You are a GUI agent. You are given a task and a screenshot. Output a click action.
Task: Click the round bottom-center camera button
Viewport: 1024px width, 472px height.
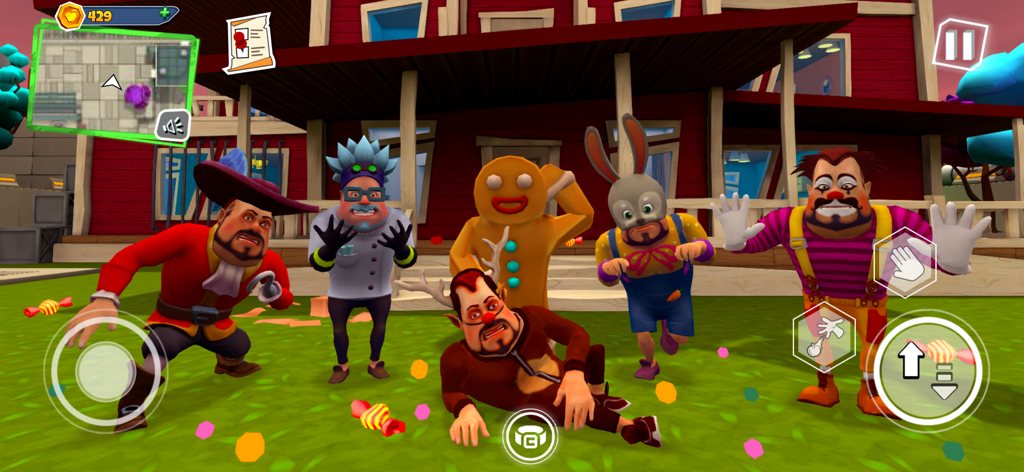pyautogui.click(x=530, y=436)
